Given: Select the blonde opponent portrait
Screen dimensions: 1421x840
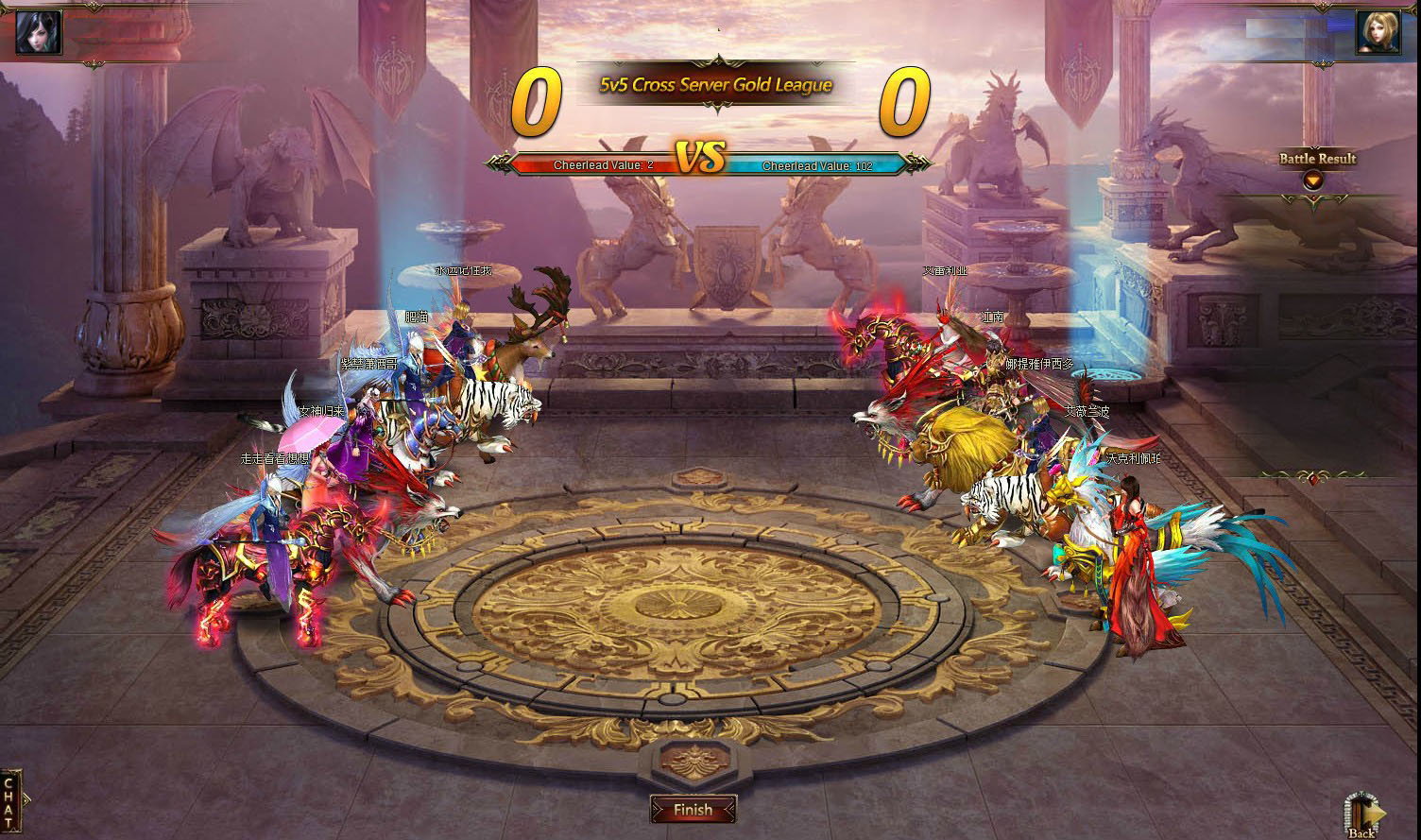Looking at the screenshot, I should (1378, 32).
